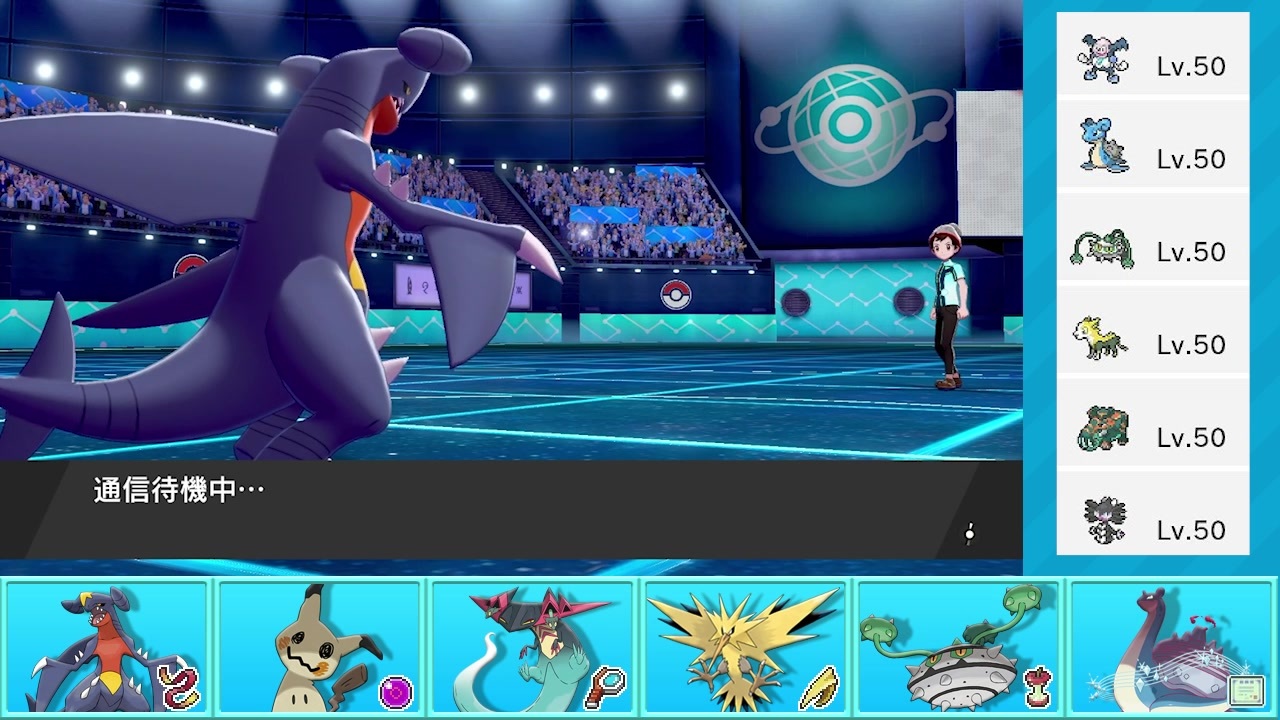Click the Poké Ball emblem on the arena wall
Viewport: 1280px width, 720px height.
(678, 295)
